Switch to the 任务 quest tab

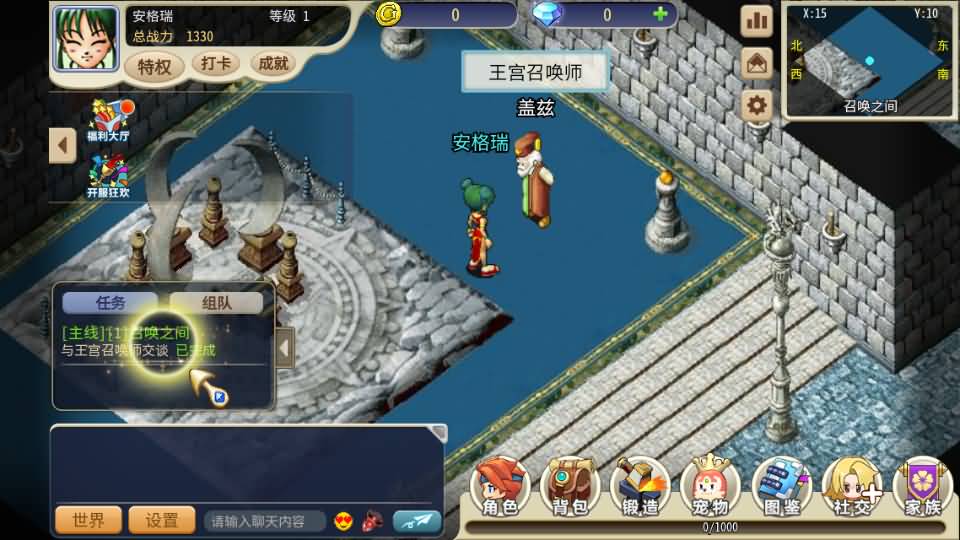tap(110, 302)
